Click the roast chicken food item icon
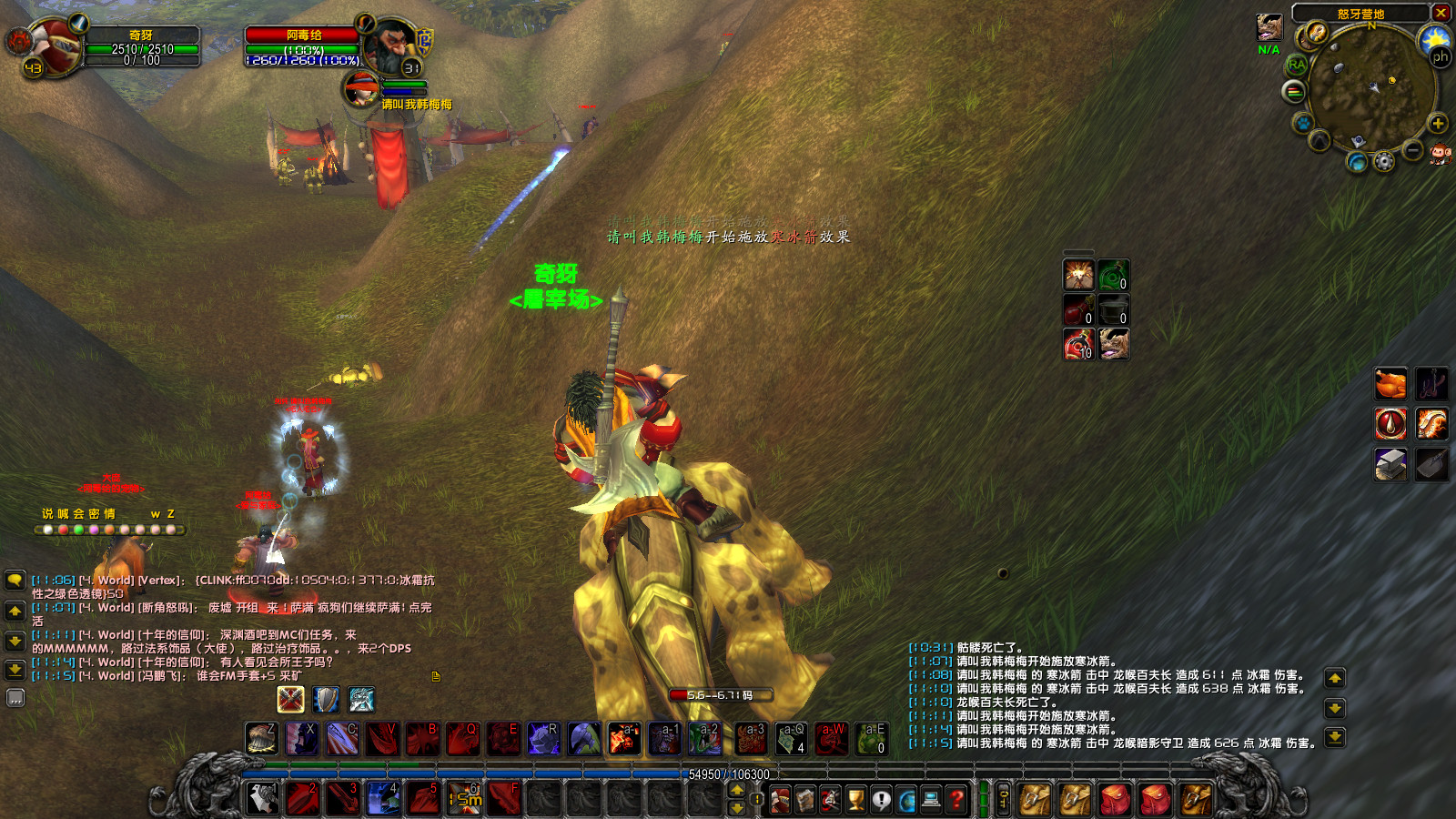 pos(1390,384)
